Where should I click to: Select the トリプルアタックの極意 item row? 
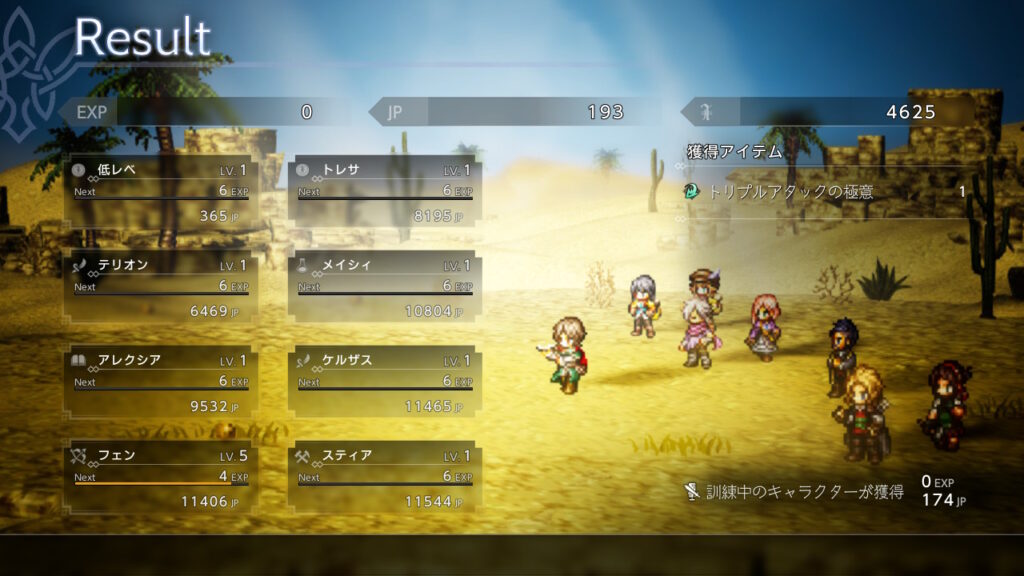tap(825, 192)
